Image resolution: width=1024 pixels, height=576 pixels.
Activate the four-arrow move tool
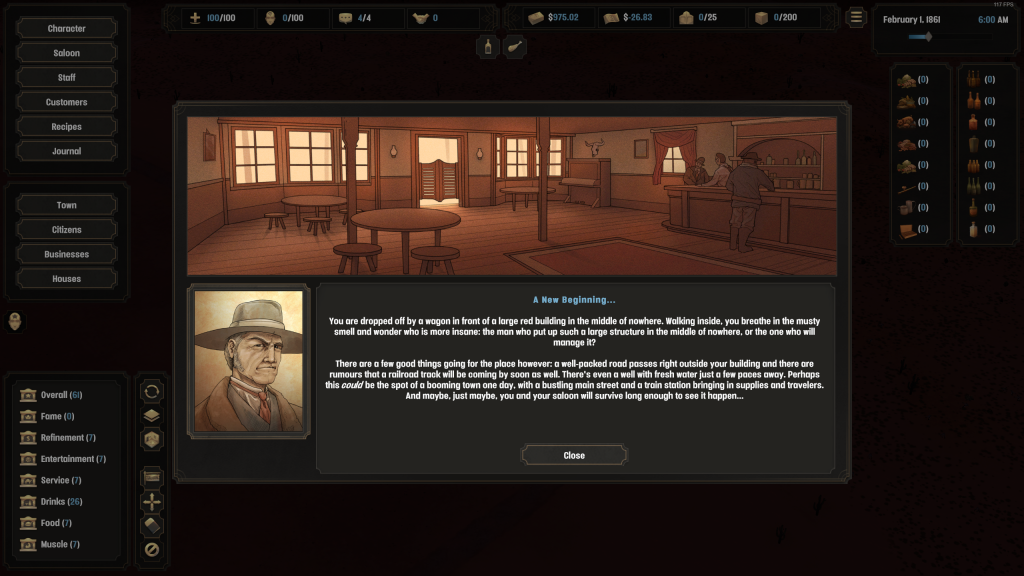[x=152, y=501]
